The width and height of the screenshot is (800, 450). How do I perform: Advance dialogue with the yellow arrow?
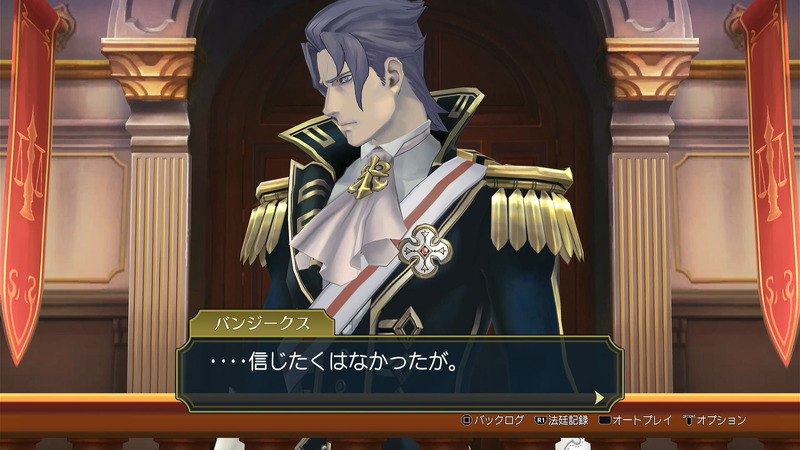(x=599, y=397)
